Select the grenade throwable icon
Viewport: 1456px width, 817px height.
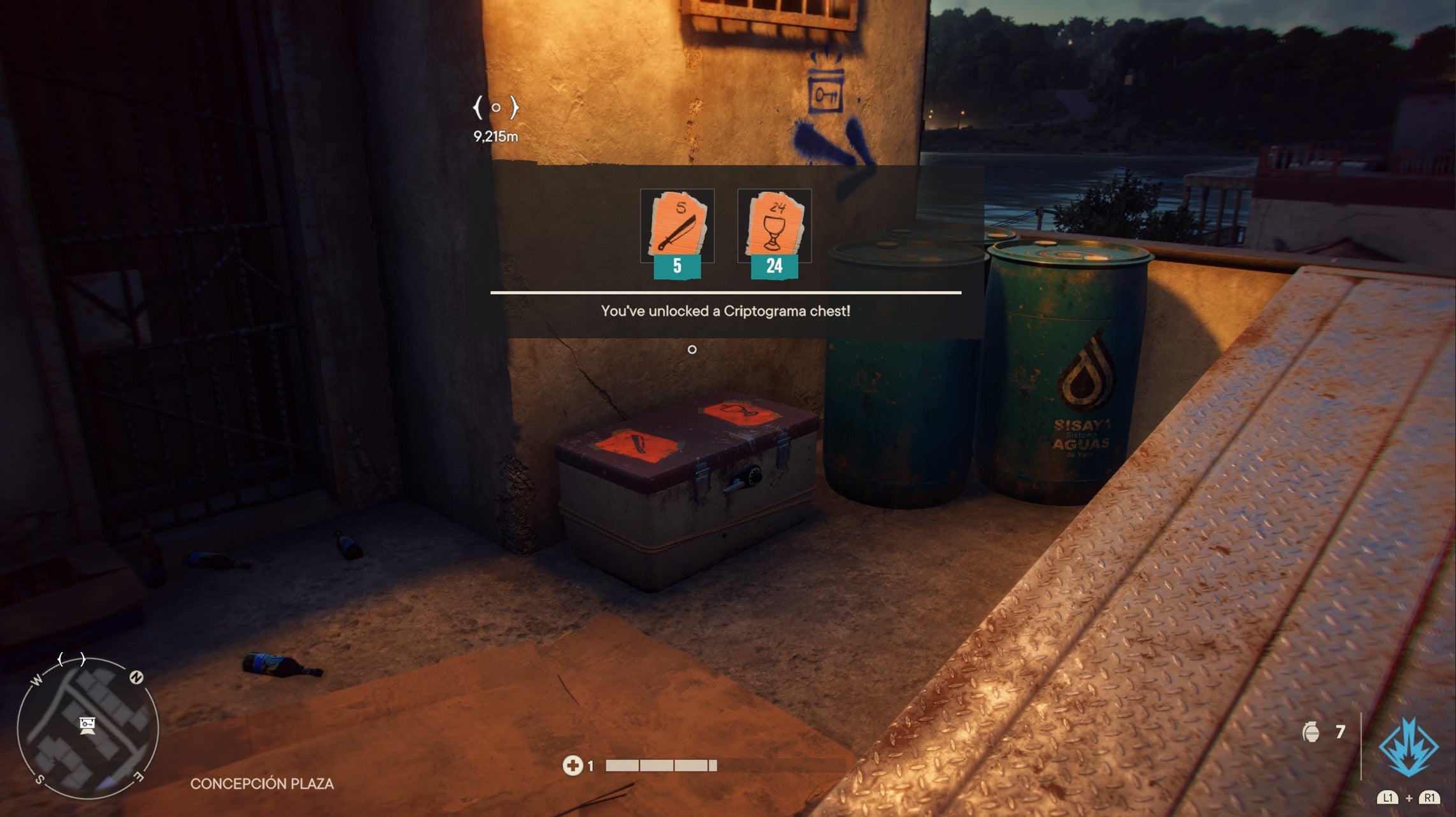(x=1311, y=732)
